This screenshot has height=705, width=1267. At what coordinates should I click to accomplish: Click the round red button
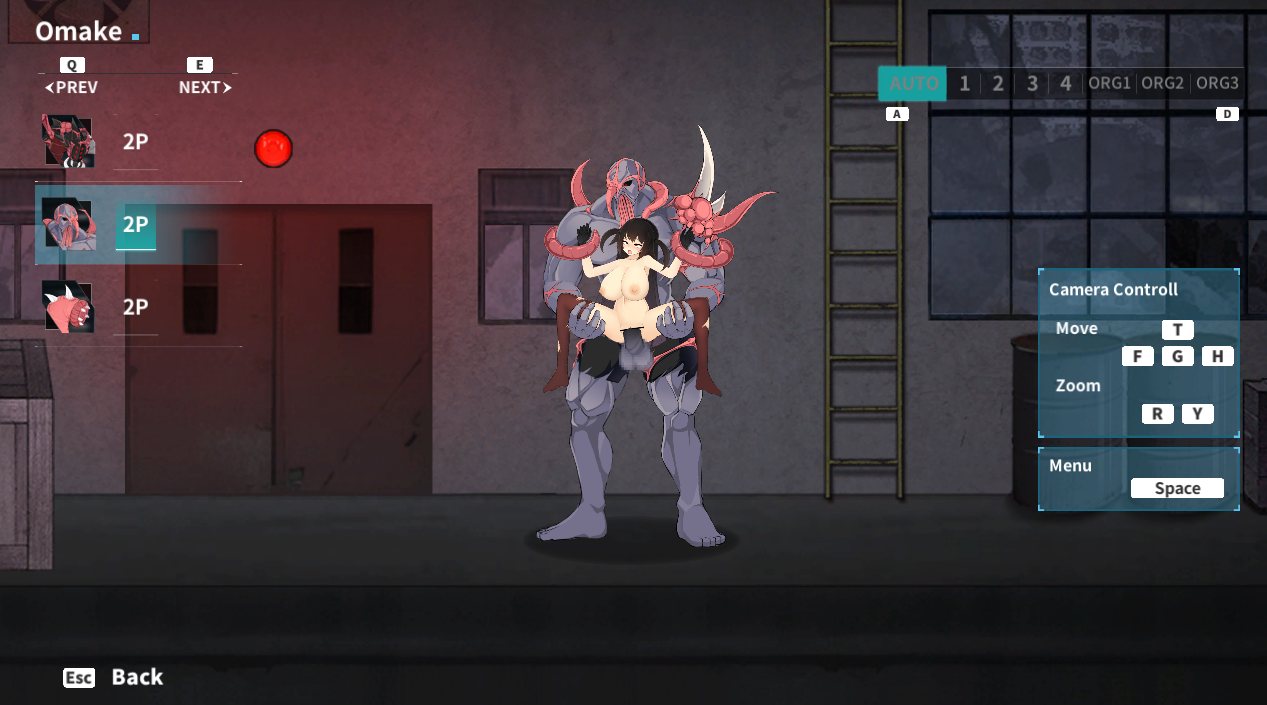click(272, 149)
